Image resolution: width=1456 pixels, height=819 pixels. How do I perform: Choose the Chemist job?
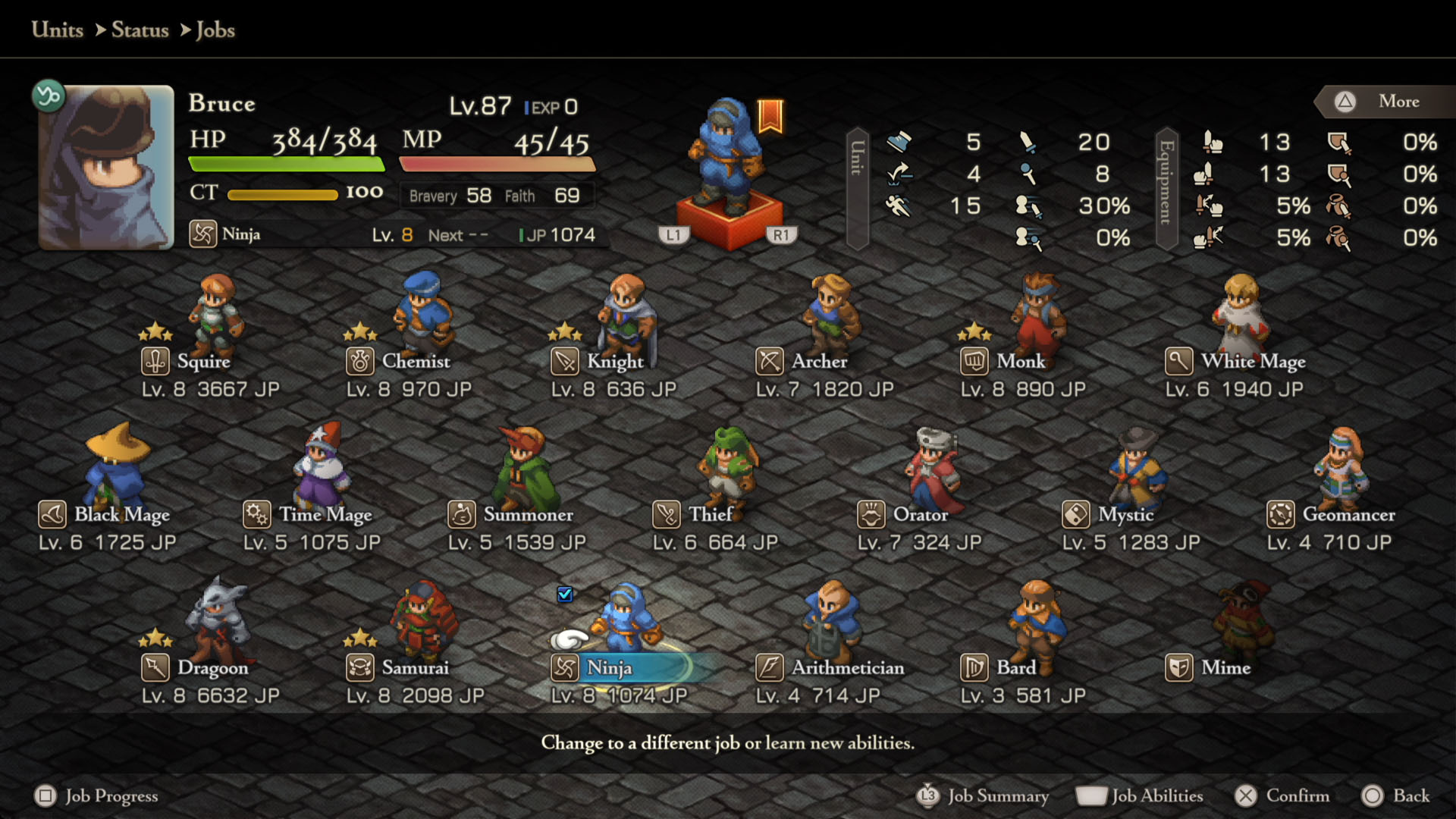(416, 362)
